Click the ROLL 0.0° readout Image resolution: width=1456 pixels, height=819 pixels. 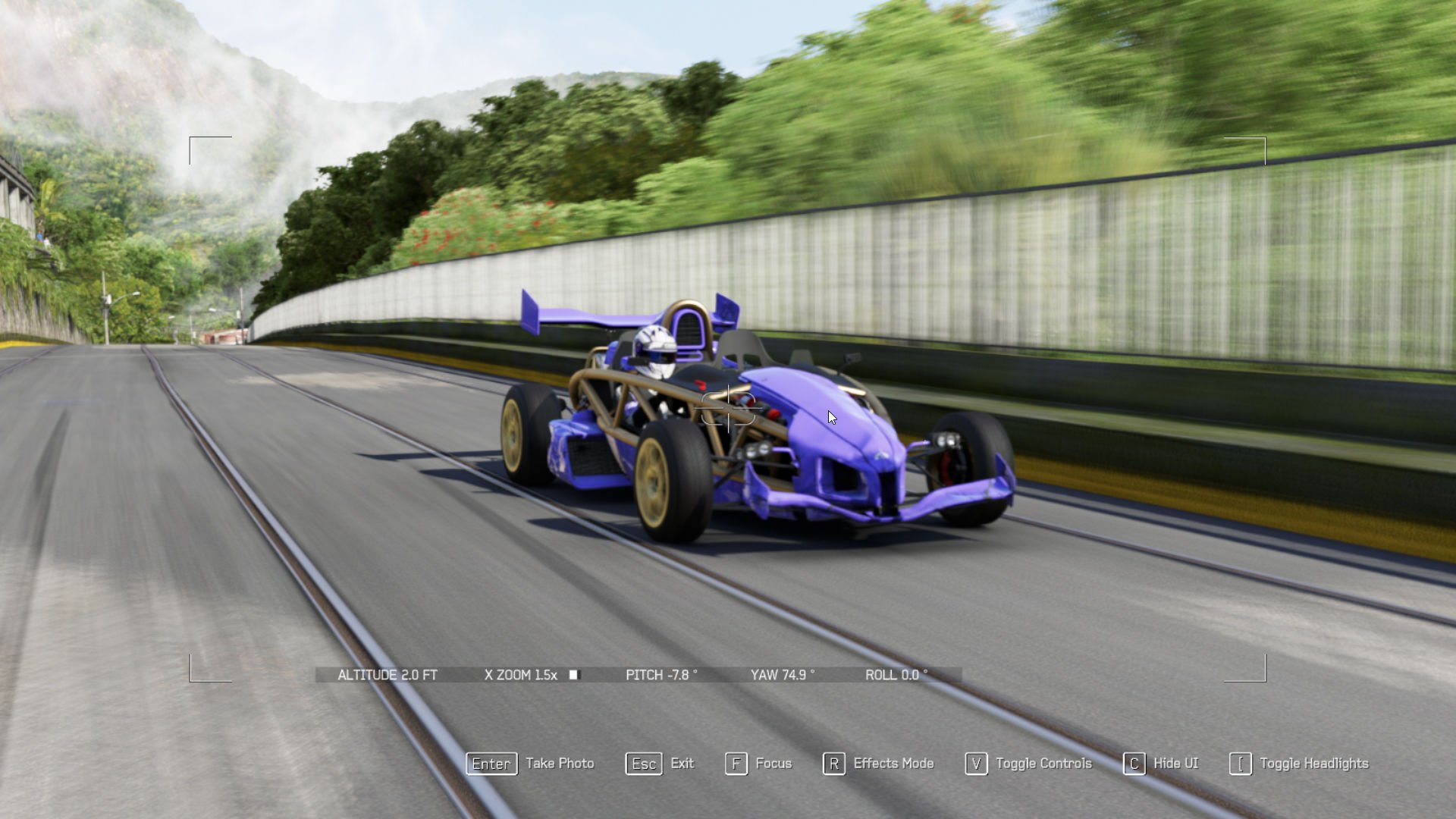coord(898,675)
